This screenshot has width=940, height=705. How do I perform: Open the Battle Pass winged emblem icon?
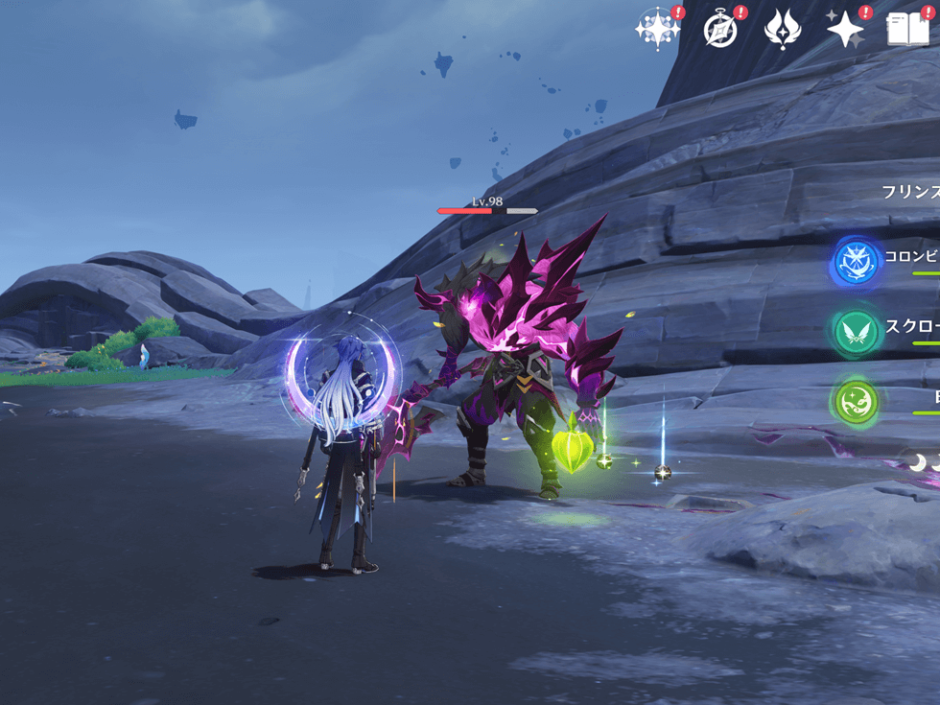tap(782, 30)
